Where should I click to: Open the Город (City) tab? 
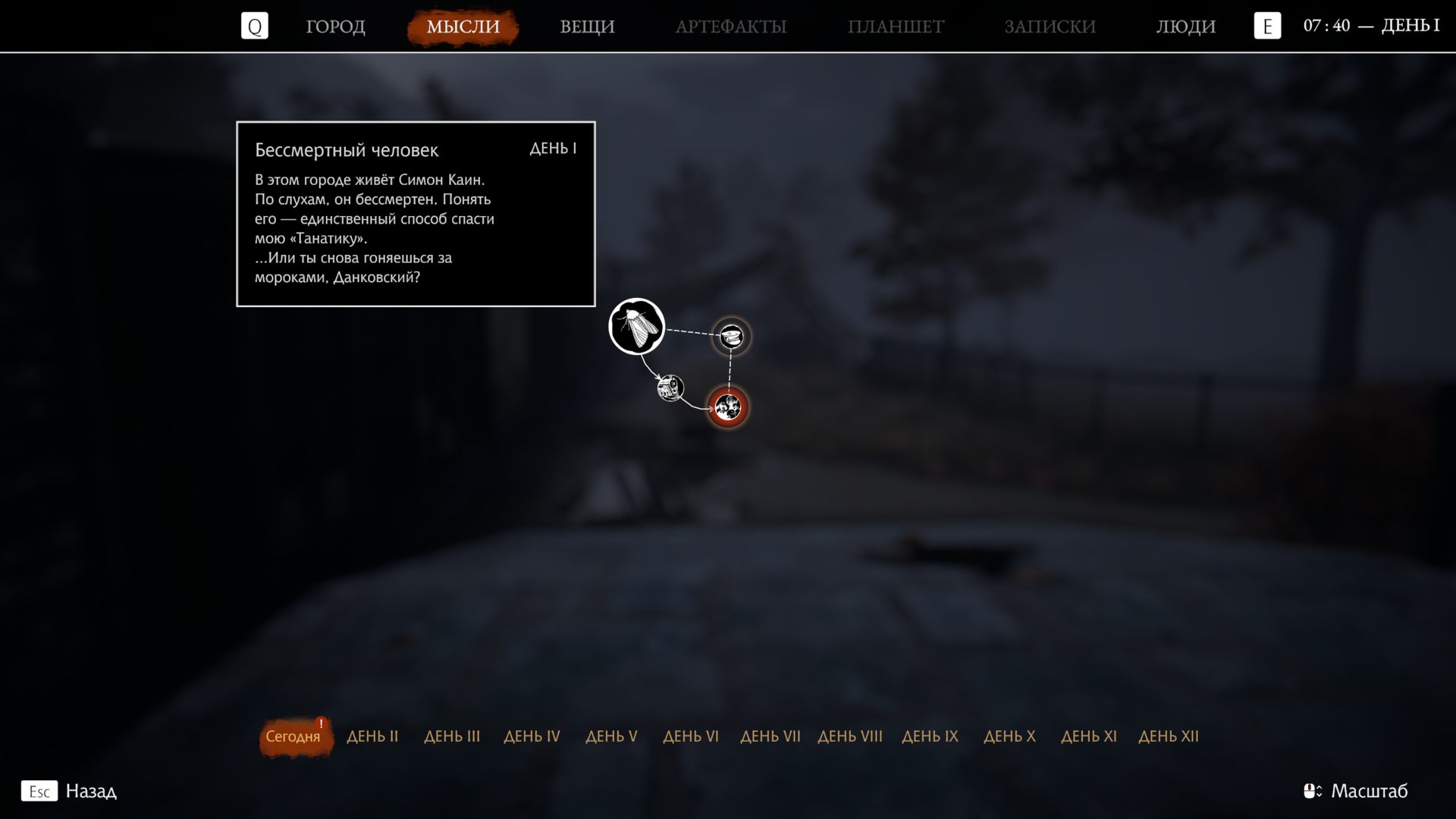[335, 27]
